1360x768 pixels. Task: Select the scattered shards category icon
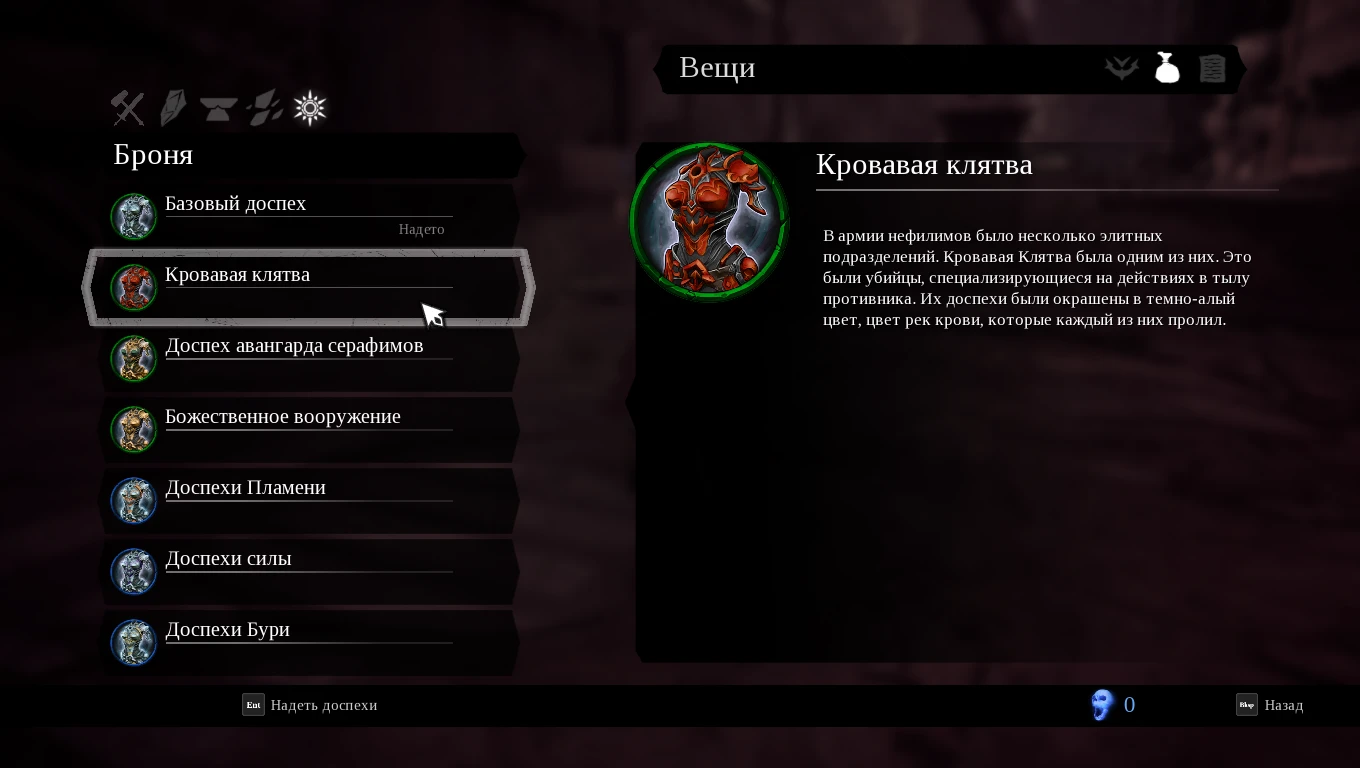(x=263, y=108)
